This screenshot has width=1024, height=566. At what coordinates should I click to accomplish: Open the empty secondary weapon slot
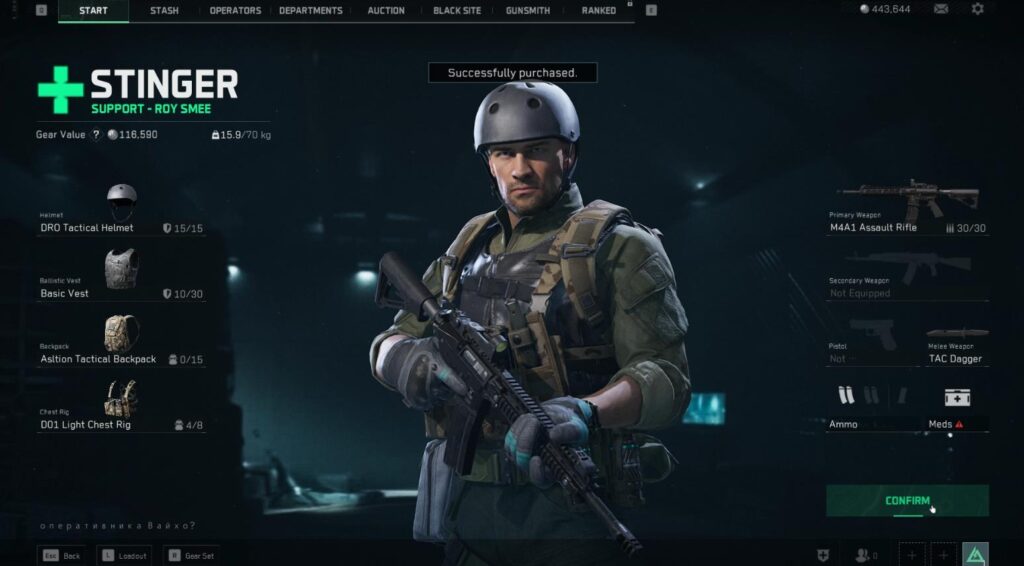pos(907,275)
